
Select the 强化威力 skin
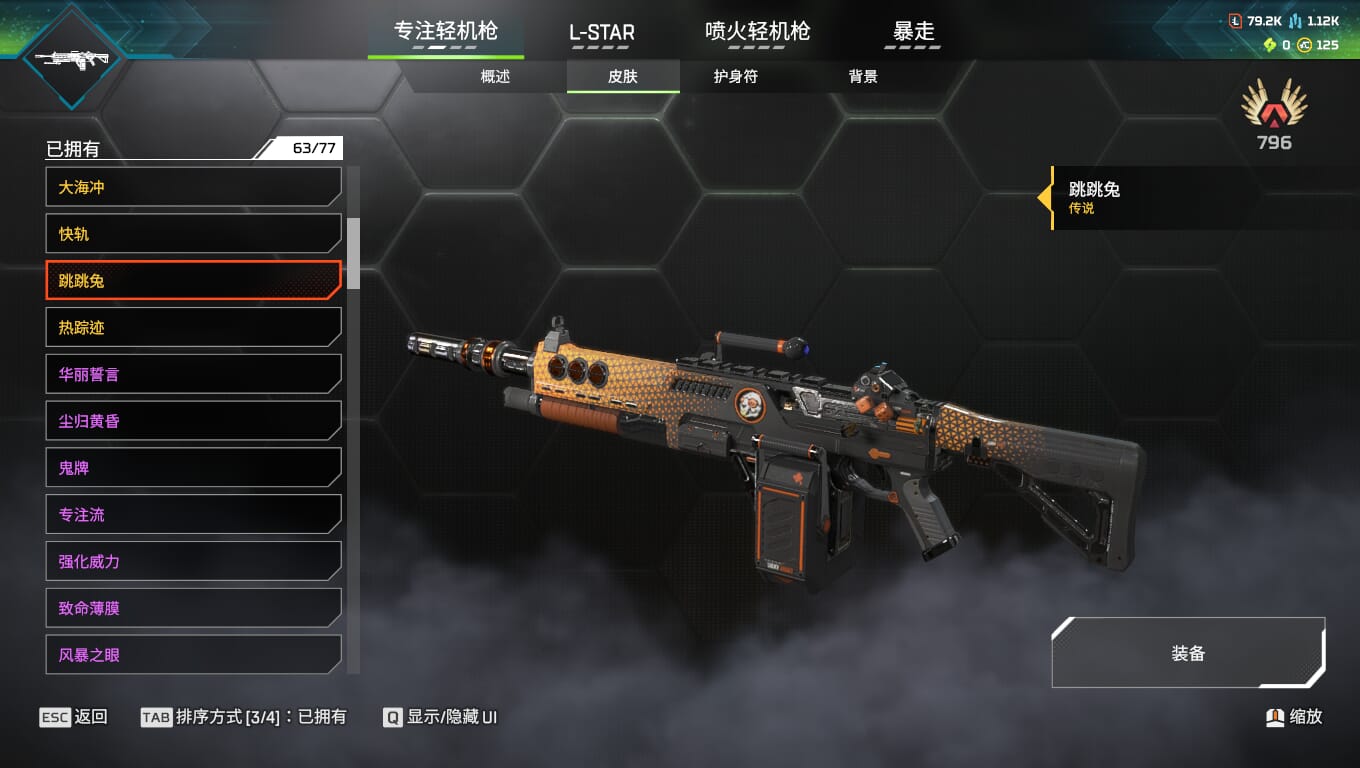[x=193, y=561]
